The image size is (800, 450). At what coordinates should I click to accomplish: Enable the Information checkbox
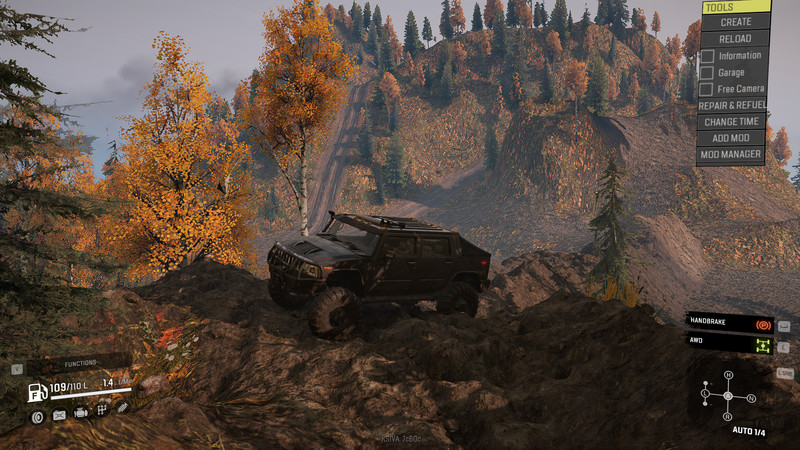(x=707, y=55)
